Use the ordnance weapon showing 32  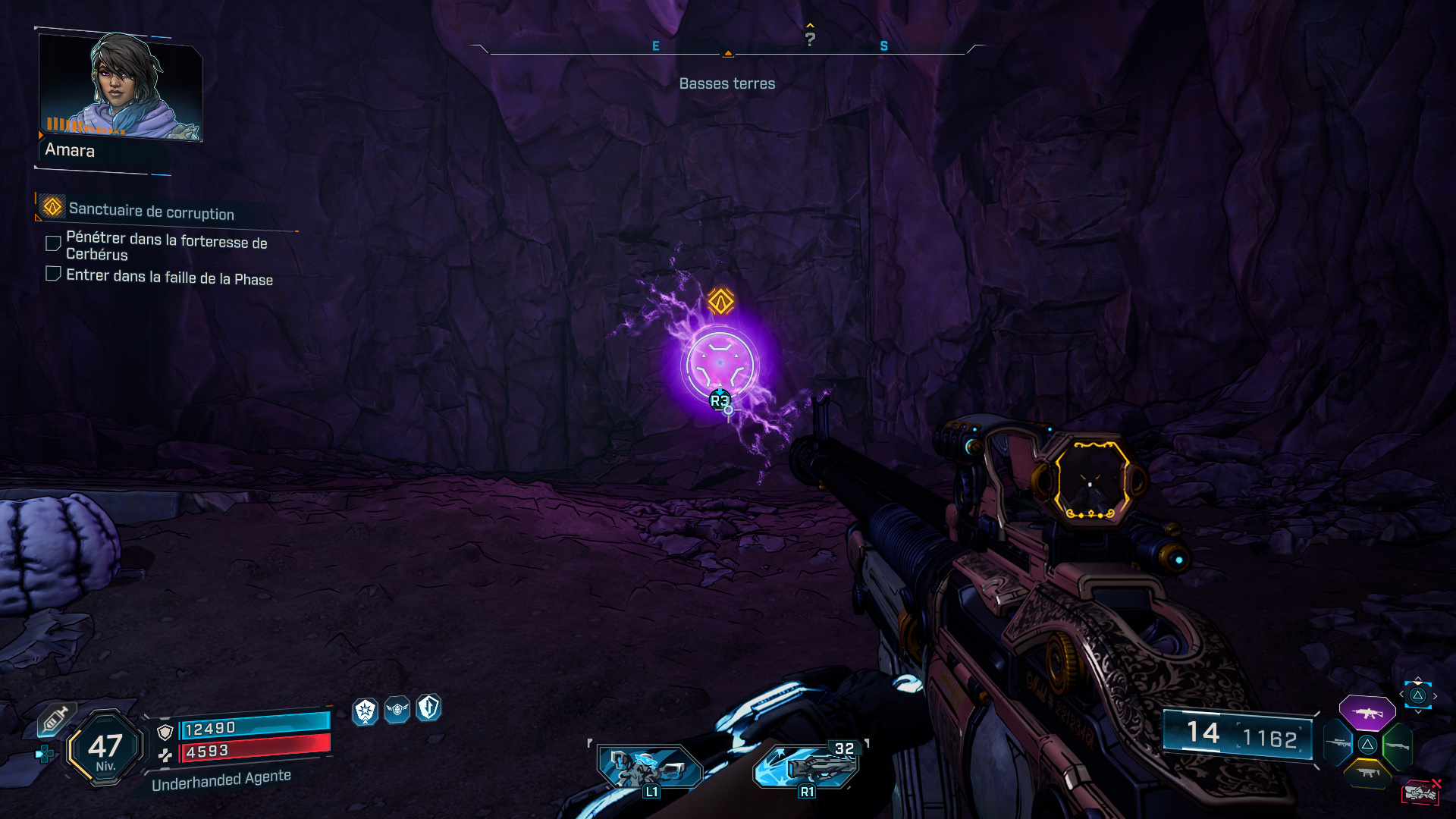(x=807, y=766)
